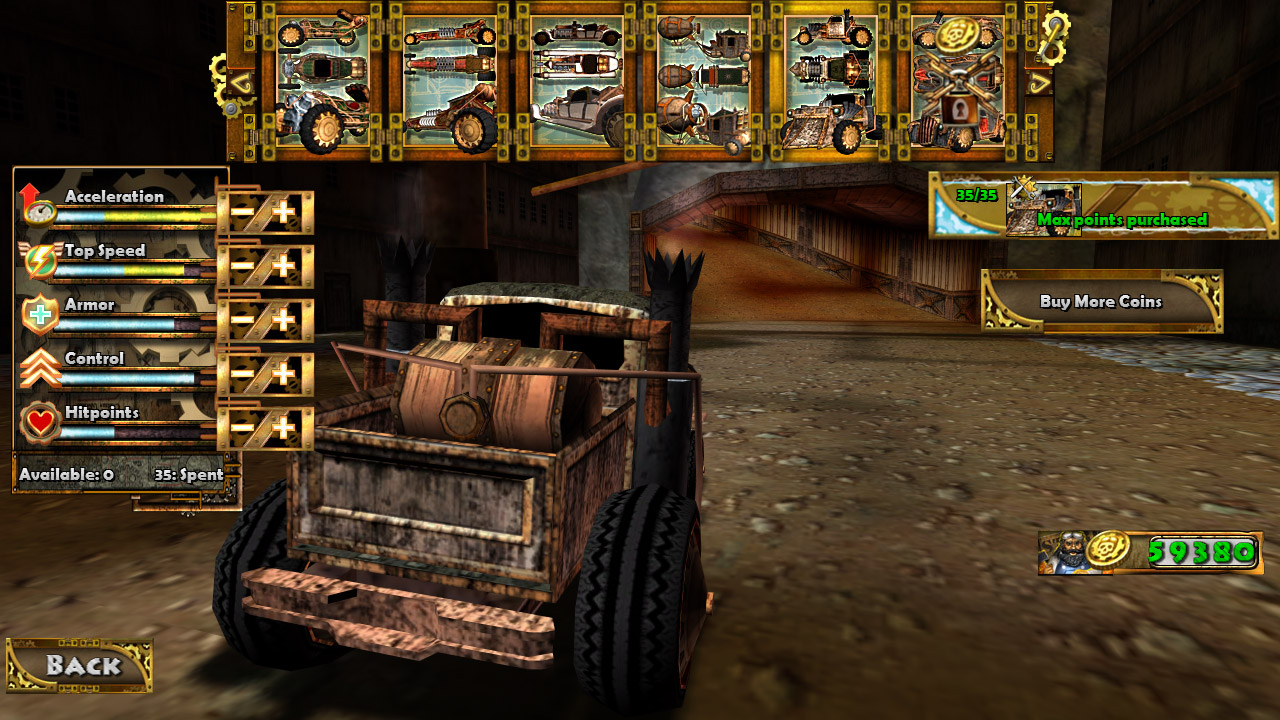Click the Control stat progress bar

tap(130, 380)
